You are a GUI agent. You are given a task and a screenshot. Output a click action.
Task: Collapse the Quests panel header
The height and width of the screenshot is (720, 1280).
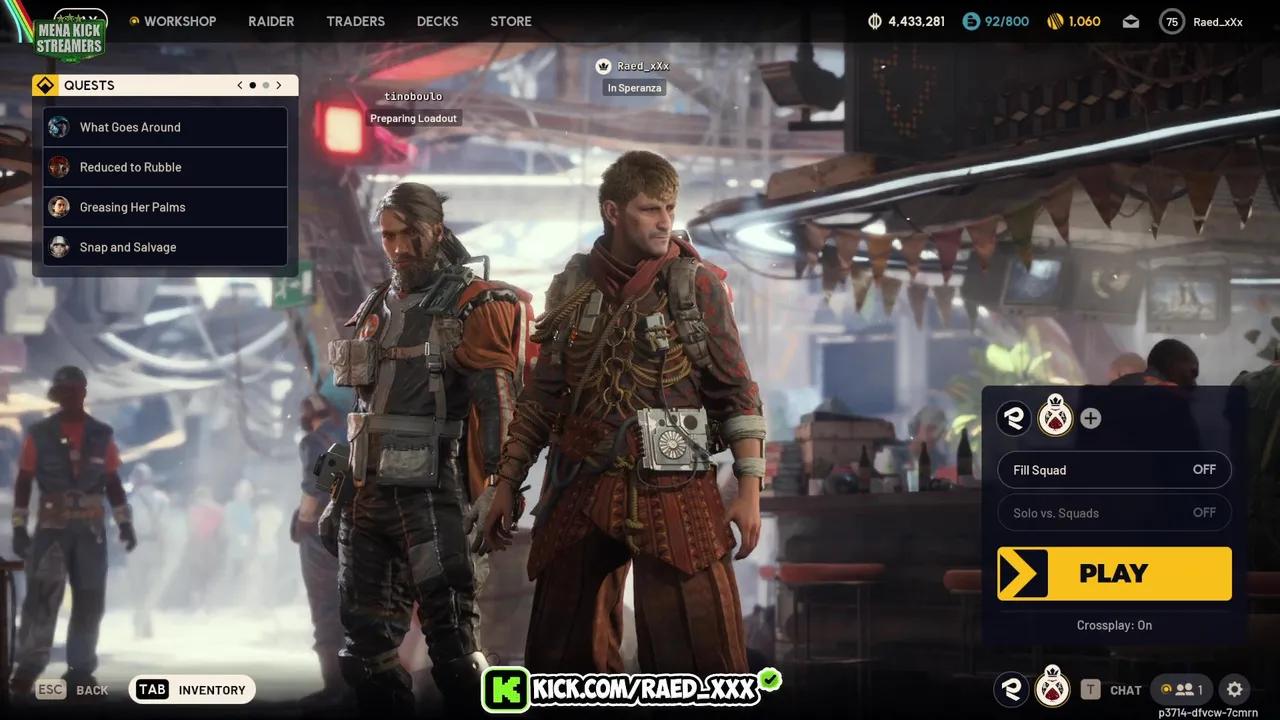[89, 85]
